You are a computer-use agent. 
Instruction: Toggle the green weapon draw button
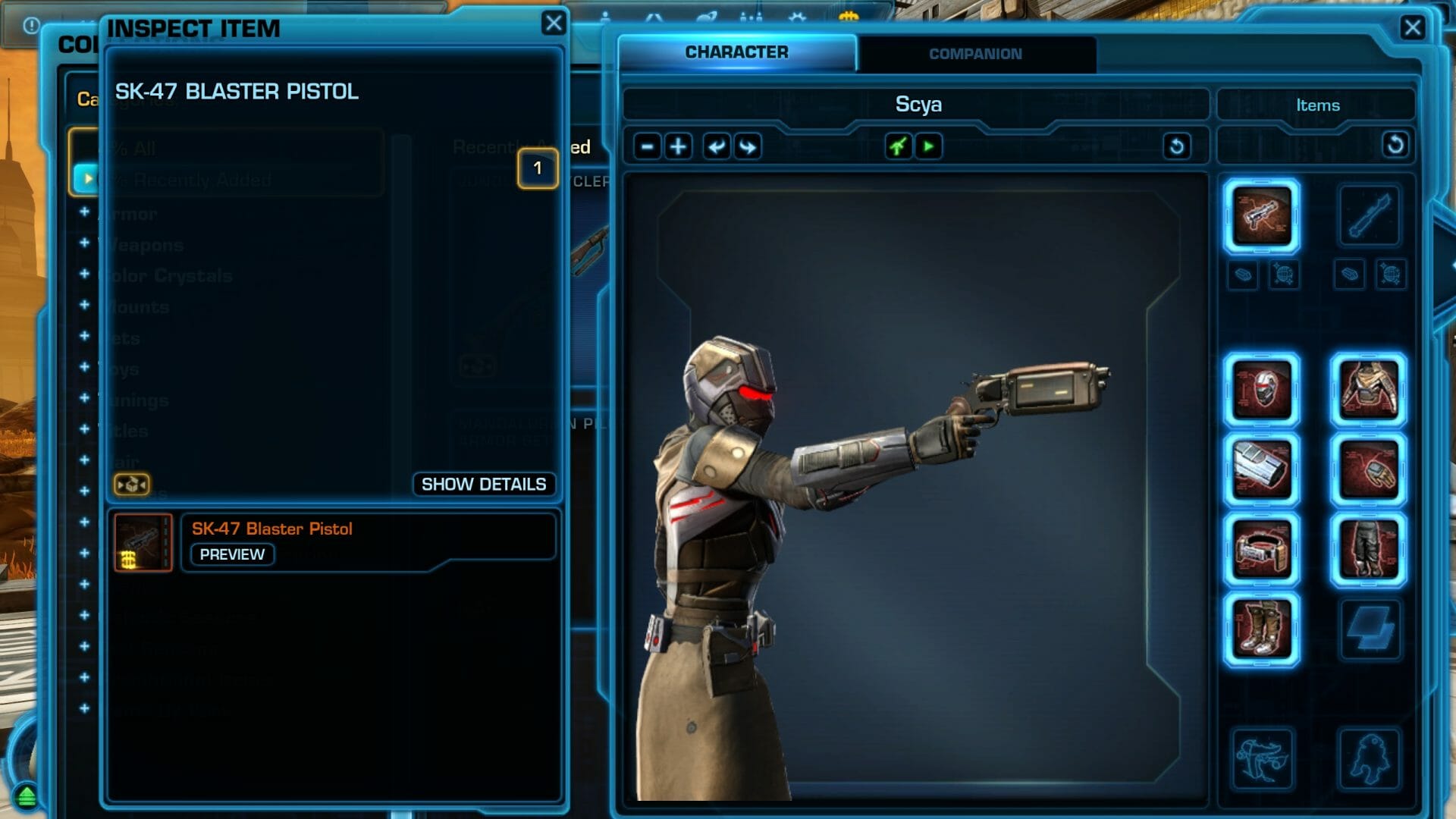898,146
